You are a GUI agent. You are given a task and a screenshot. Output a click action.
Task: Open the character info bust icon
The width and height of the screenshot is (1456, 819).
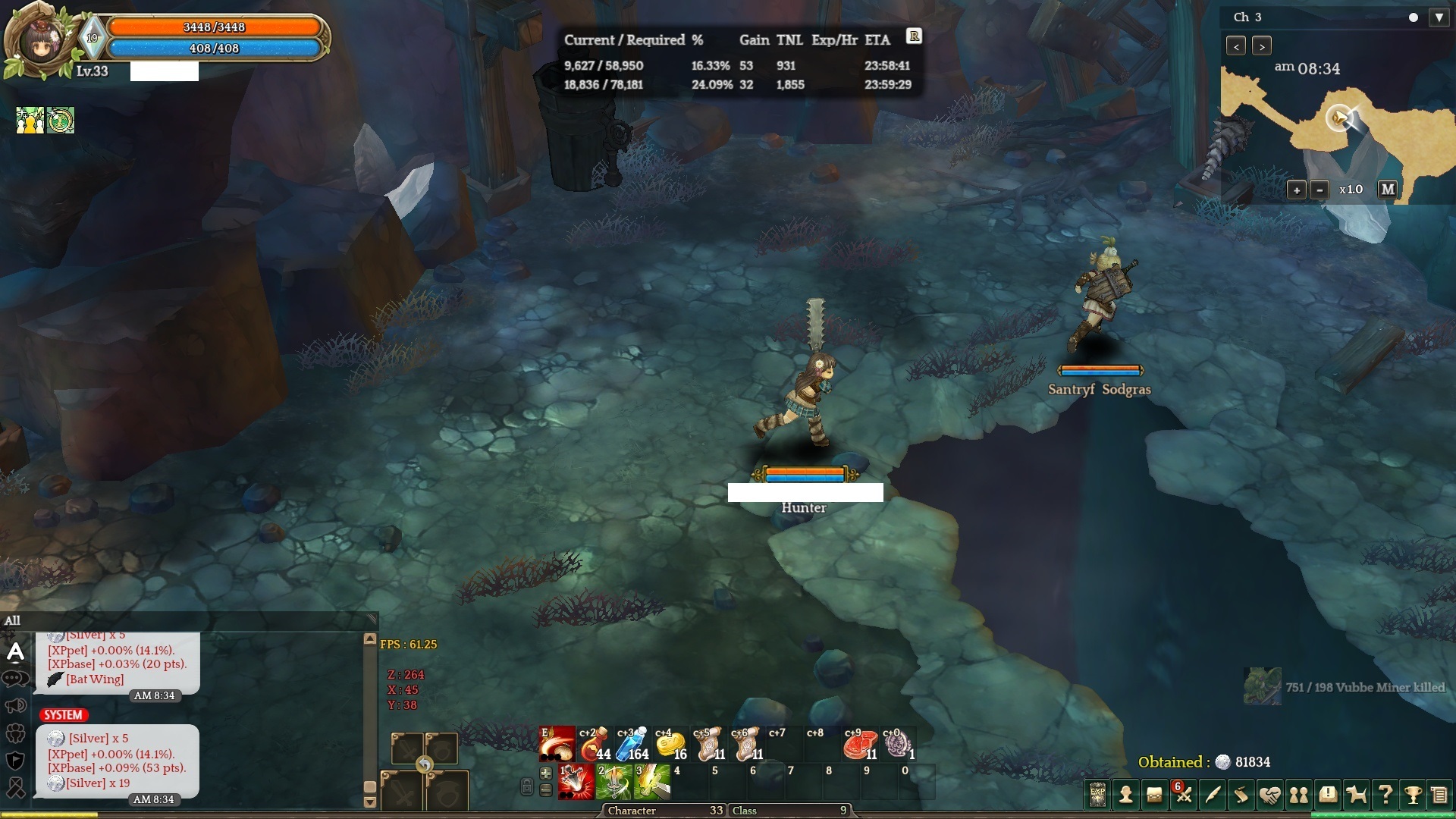point(1126,795)
